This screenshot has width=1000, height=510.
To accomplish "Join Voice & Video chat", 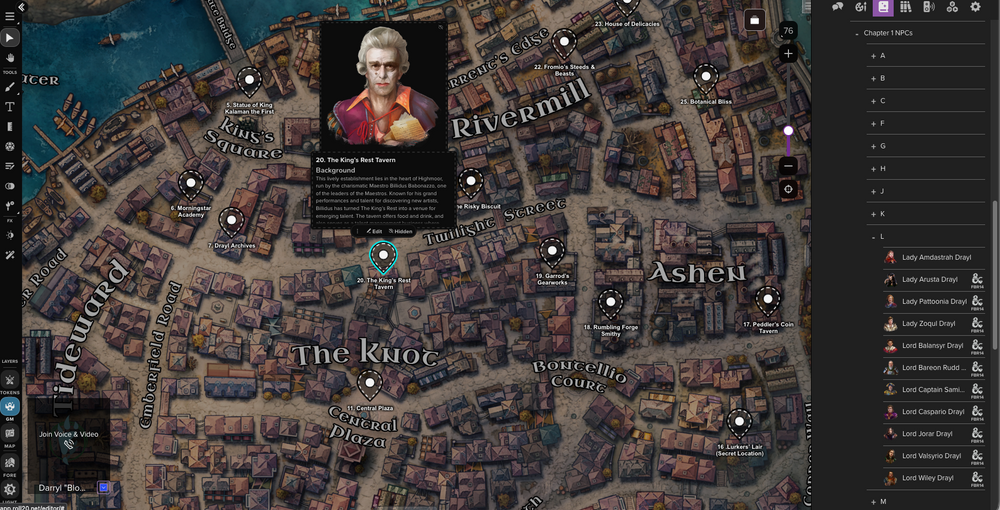I will click(68, 434).
